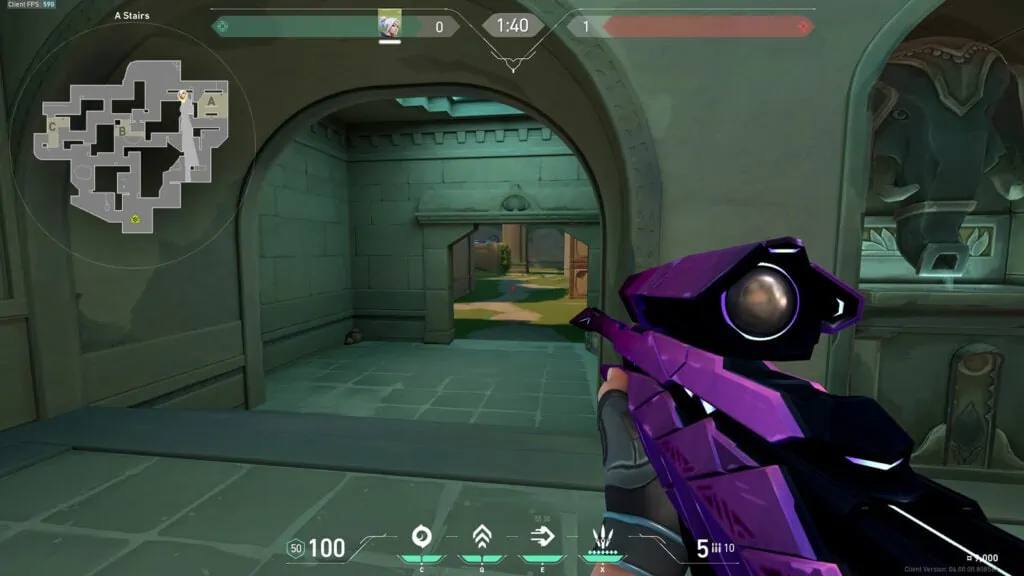Image resolution: width=1024 pixels, height=576 pixels.
Task: Mark site B on the minimap
Action: 121,130
